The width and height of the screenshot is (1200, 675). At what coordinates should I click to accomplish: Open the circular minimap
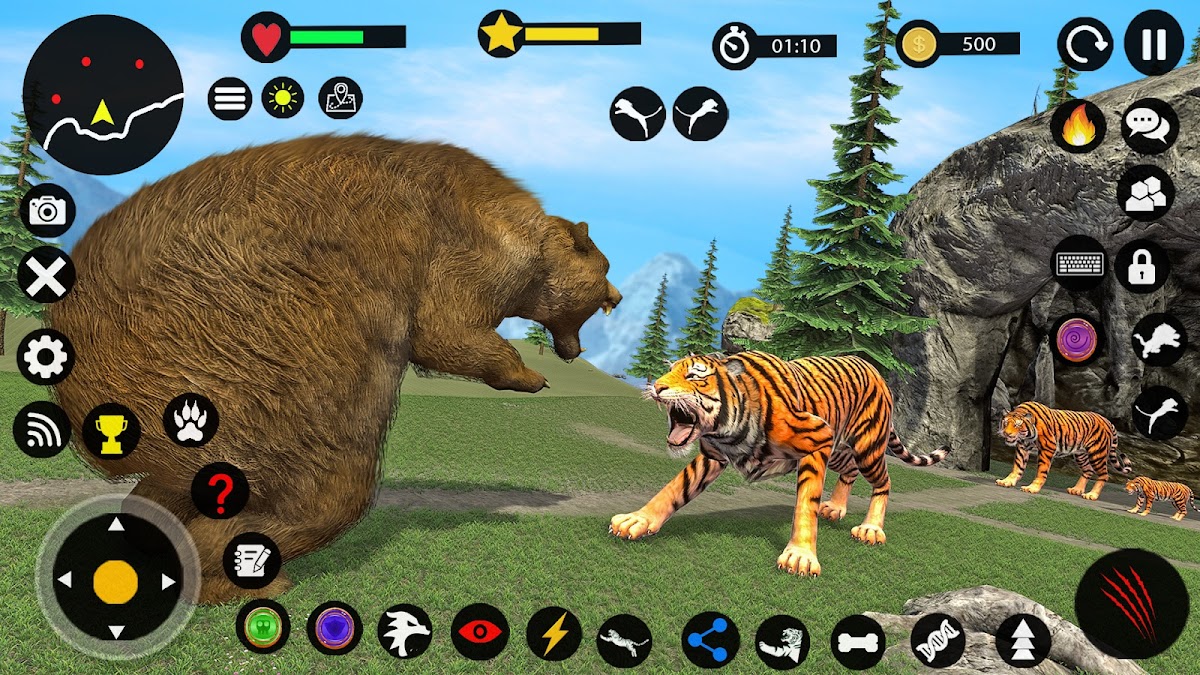tap(103, 95)
